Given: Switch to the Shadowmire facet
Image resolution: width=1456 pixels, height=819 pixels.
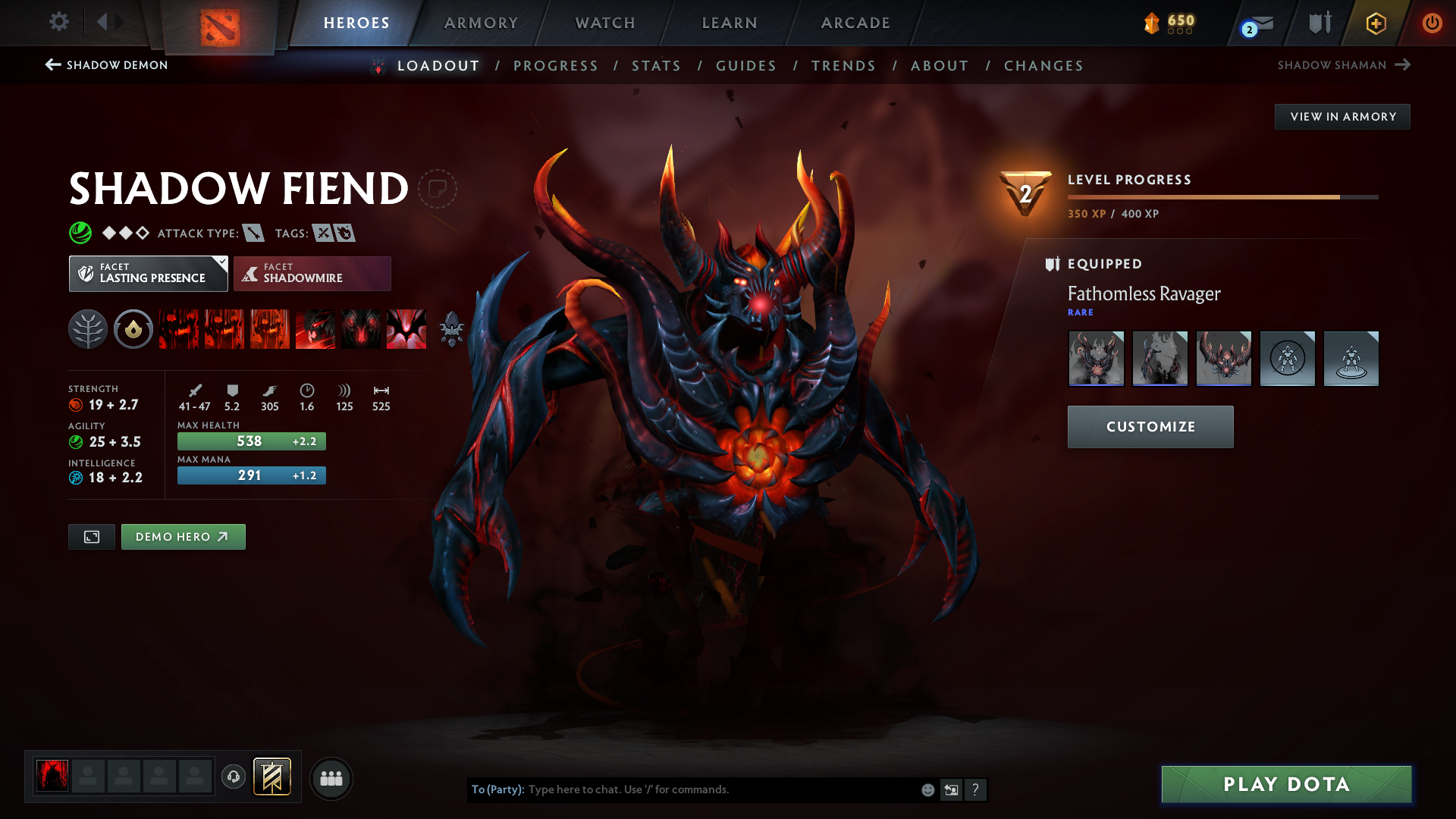Looking at the screenshot, I should pos(312,273).
